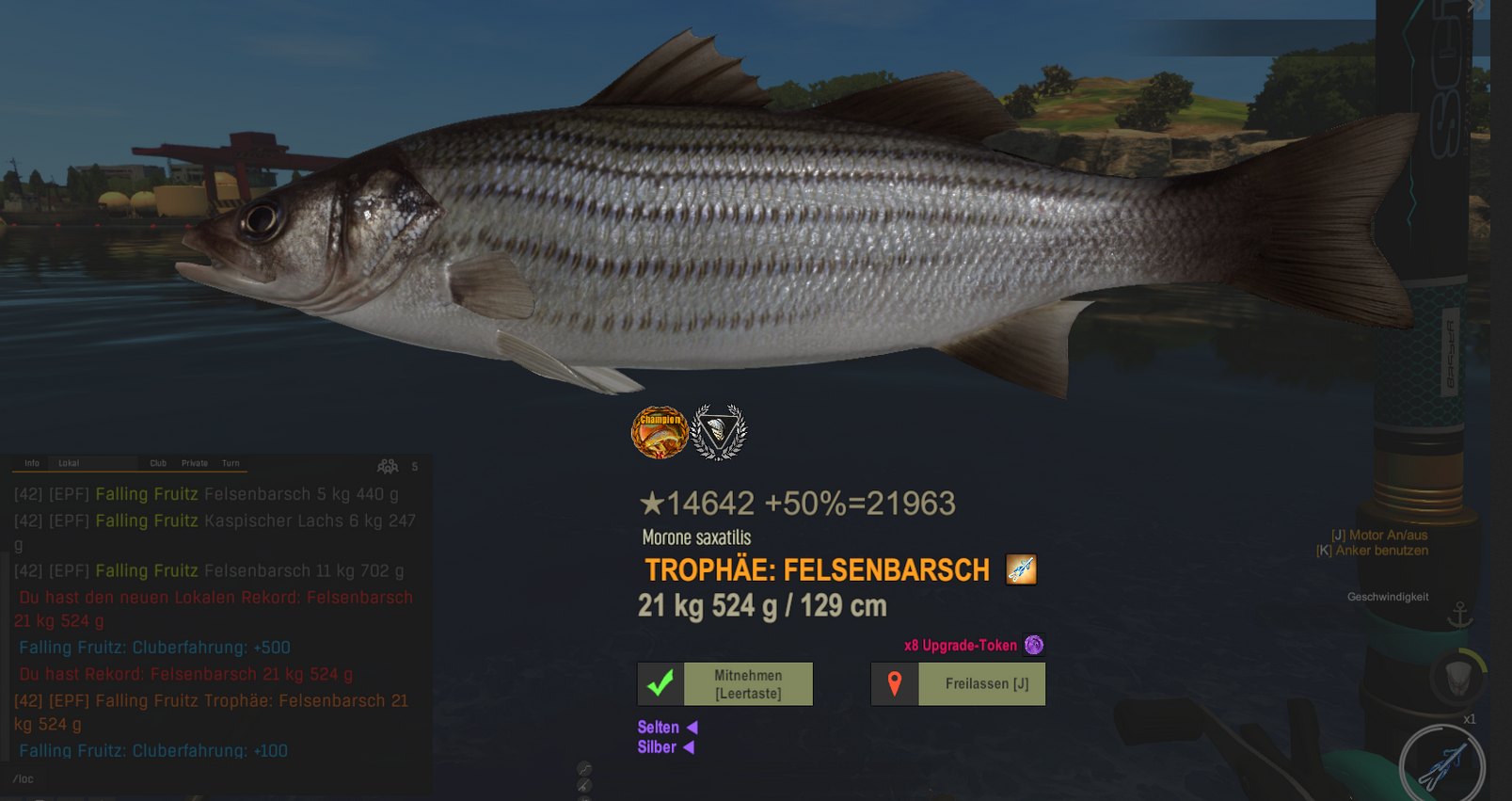The image size is (1512, 801).
Task: Click the purple Upgrade-Token icon
Action: 1034,645
